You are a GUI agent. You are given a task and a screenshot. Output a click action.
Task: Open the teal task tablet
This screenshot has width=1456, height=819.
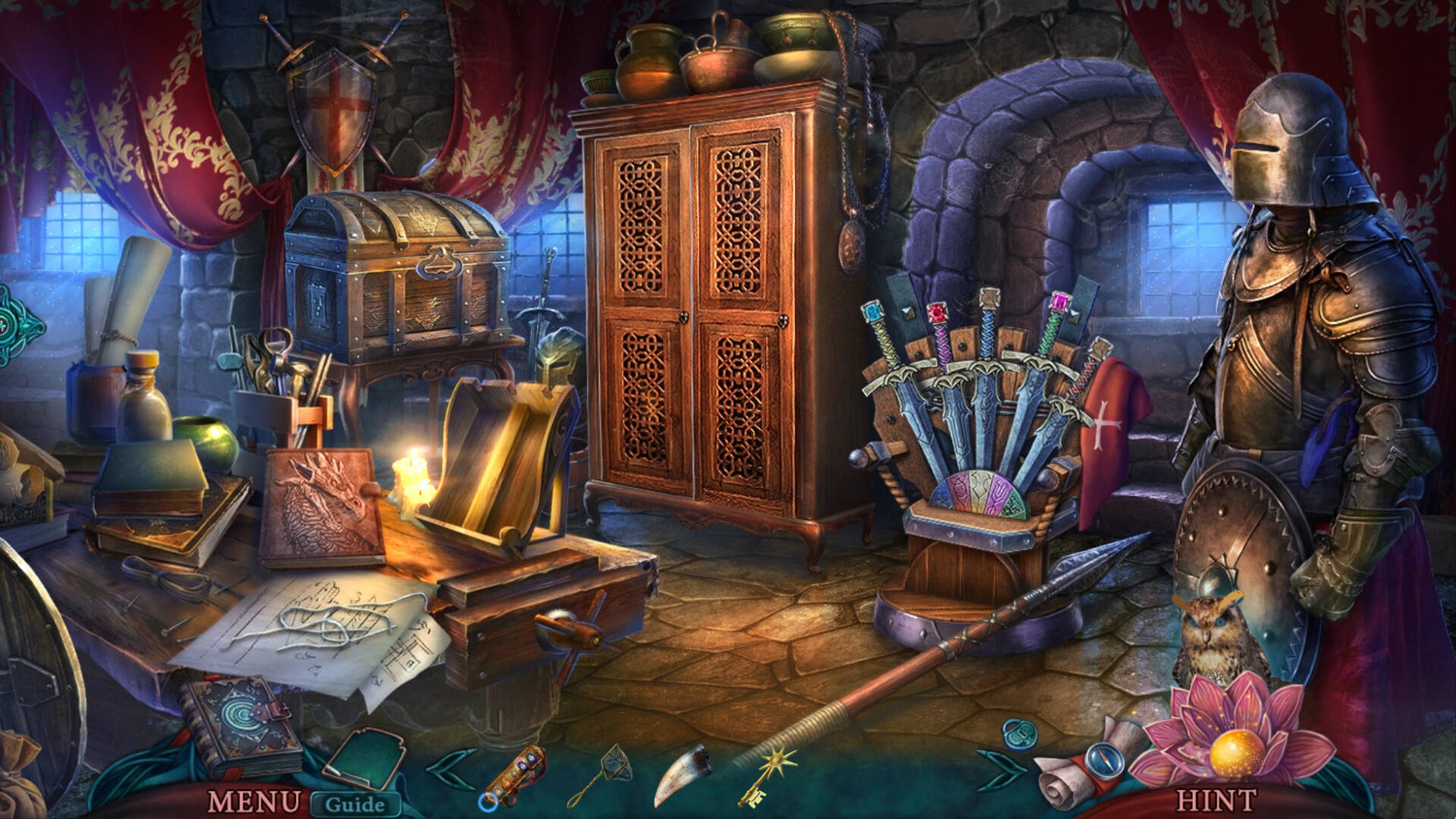364,757
